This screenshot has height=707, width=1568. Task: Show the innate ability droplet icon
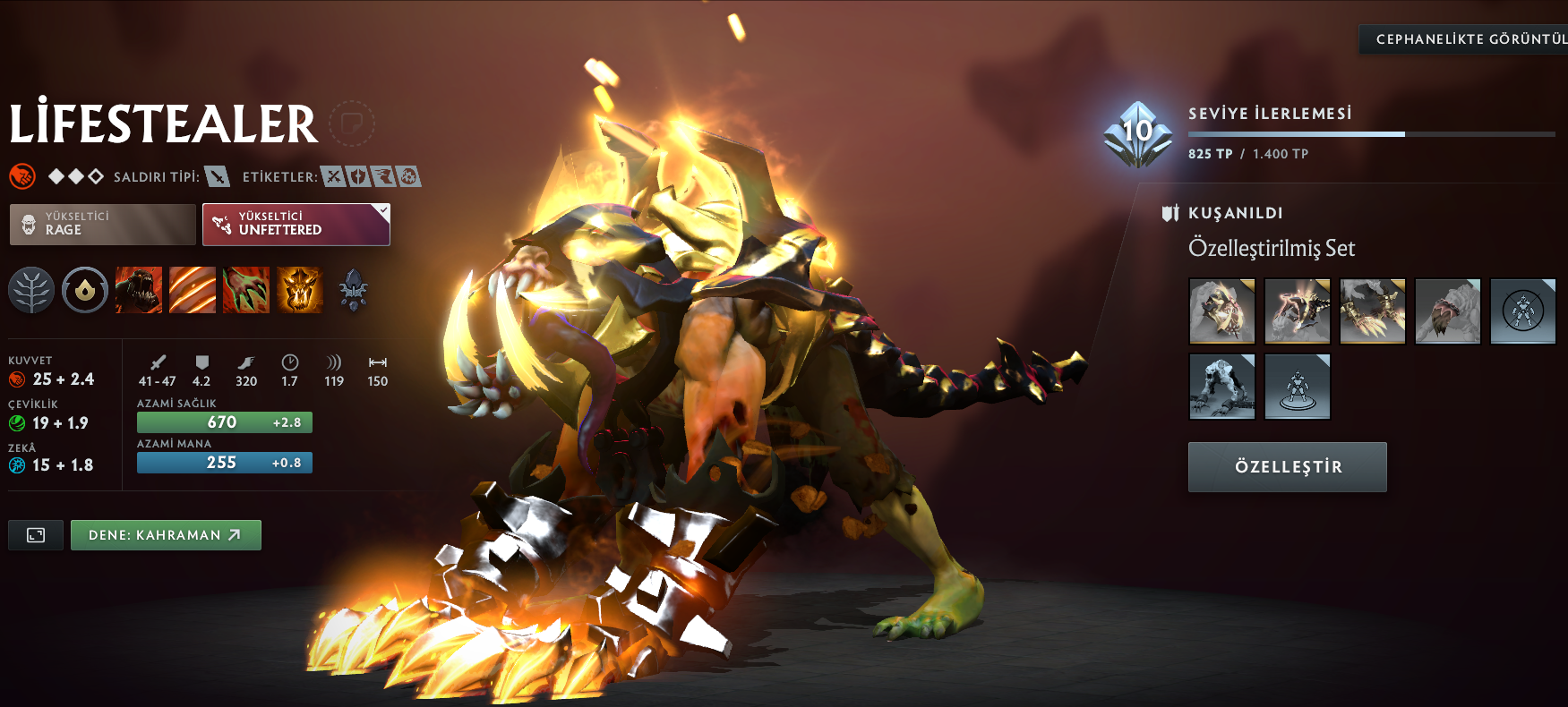pos(85,290)
